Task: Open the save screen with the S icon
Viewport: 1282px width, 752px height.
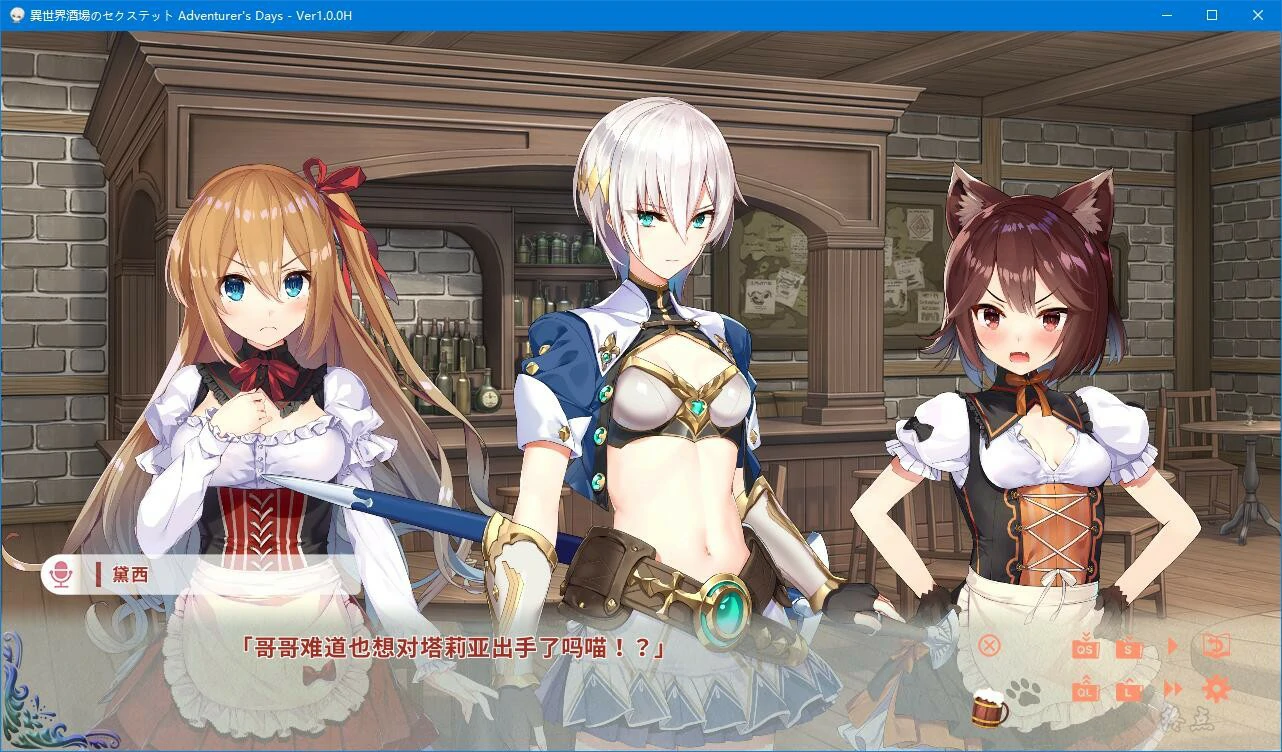Action: coord(1128,650)
